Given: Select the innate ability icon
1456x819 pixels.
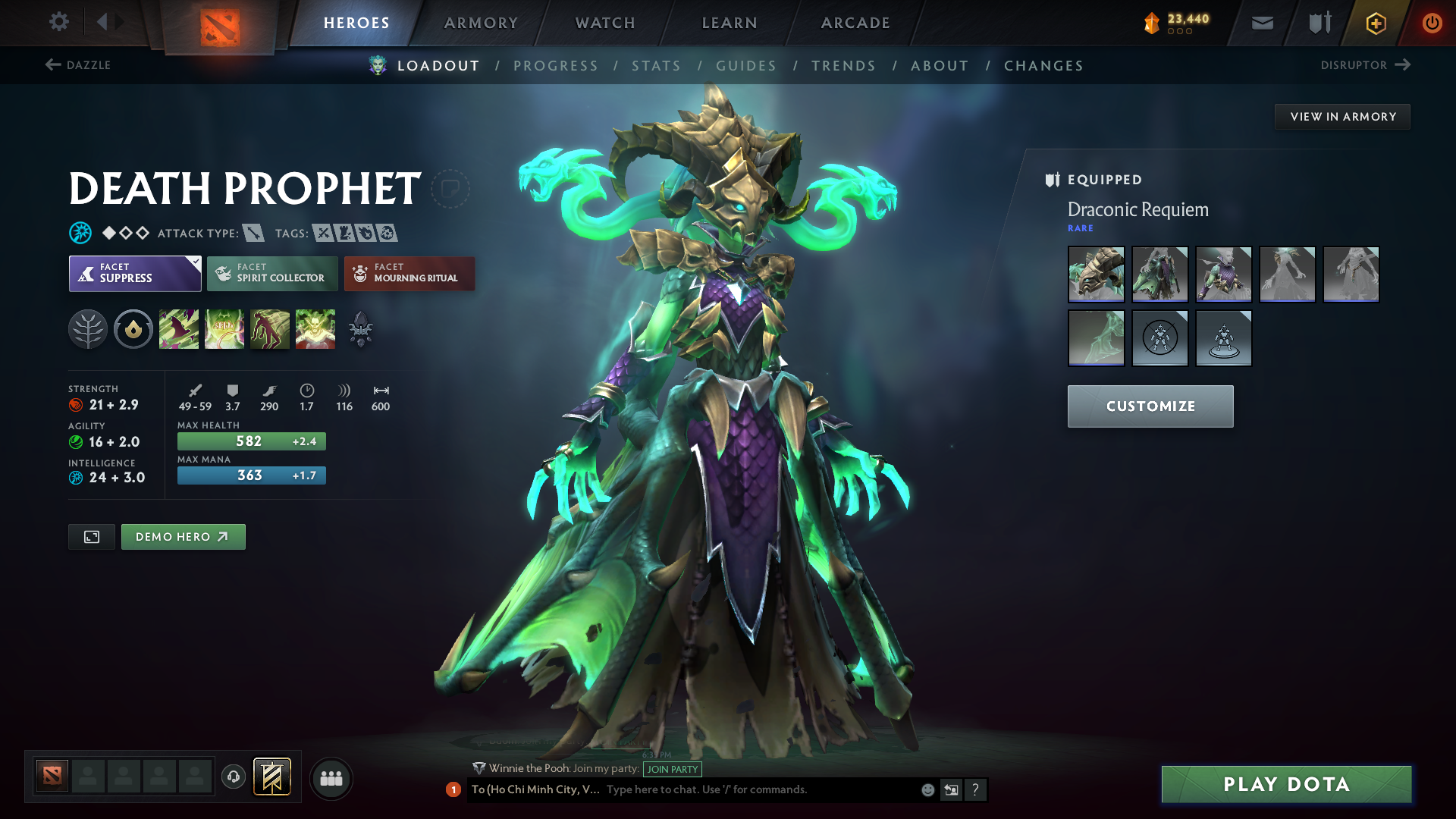Looking at the screenshot, I should (x=133, y=329).
